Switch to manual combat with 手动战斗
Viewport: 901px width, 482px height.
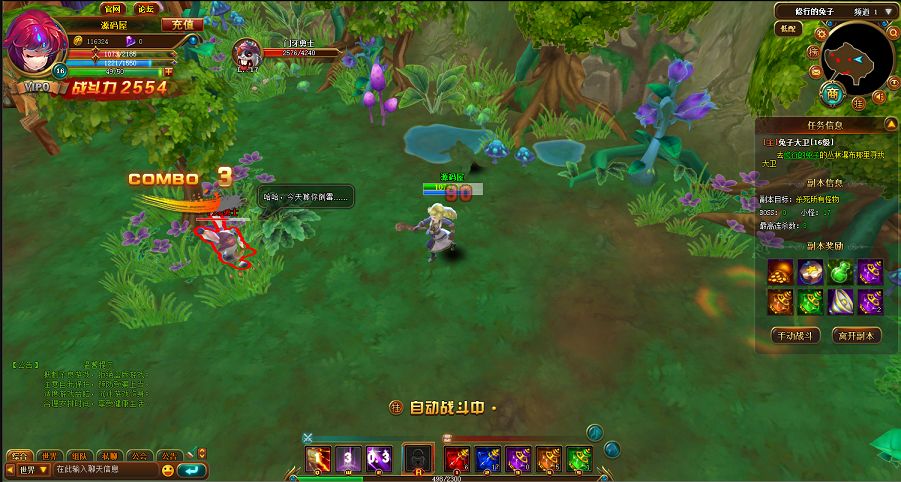795,335
